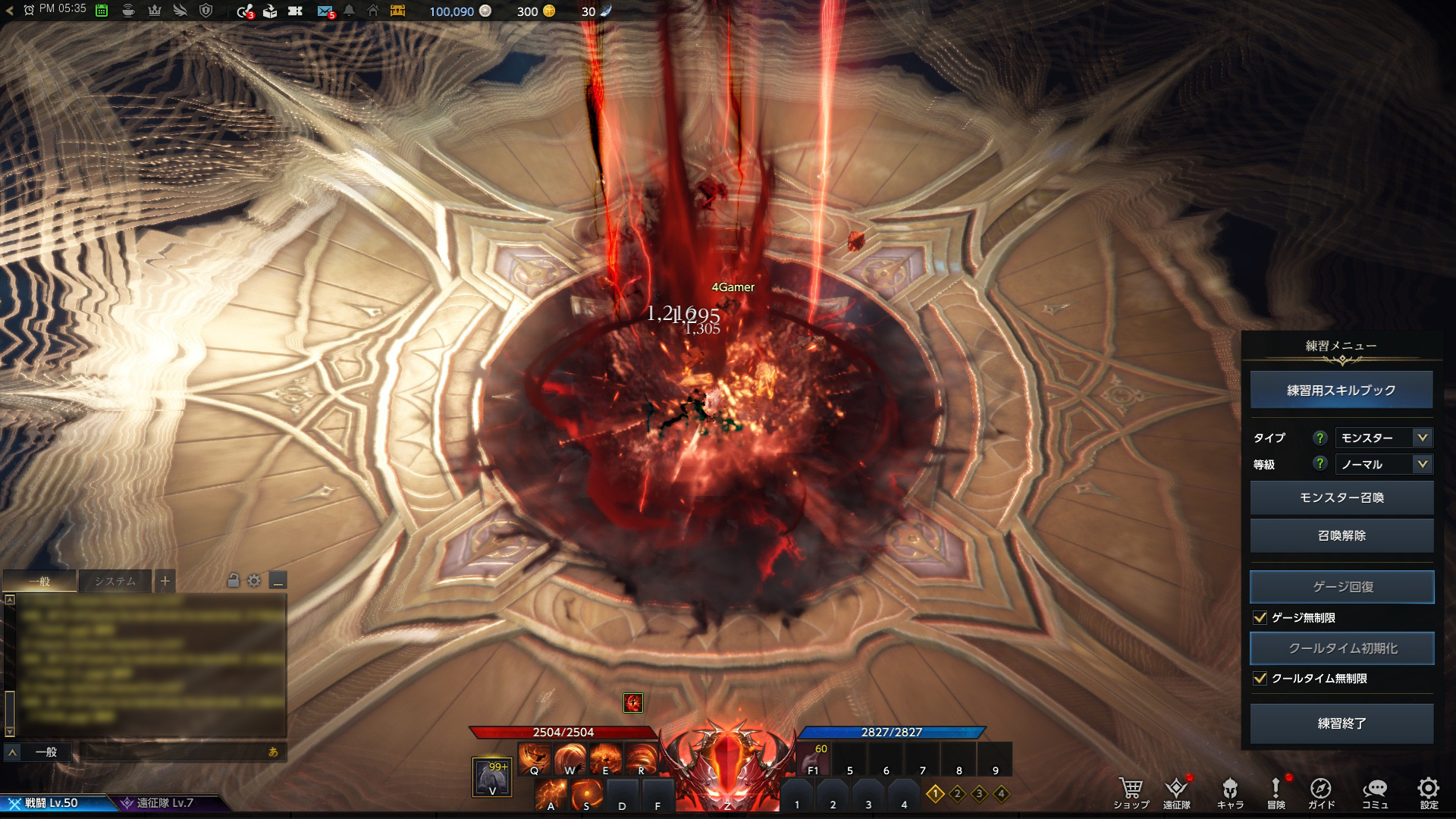Switch to the システム chat tab
1456x819 pixels.
coord(115,582)
